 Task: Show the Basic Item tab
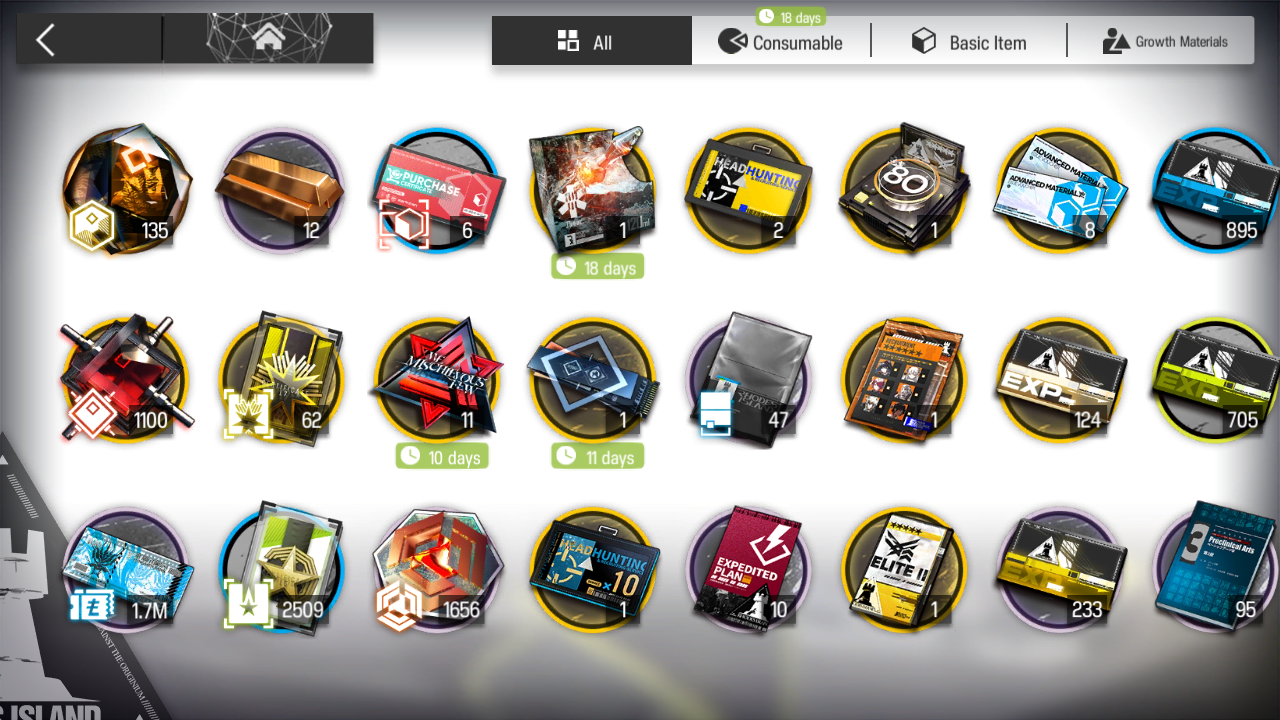click(968, 42)
